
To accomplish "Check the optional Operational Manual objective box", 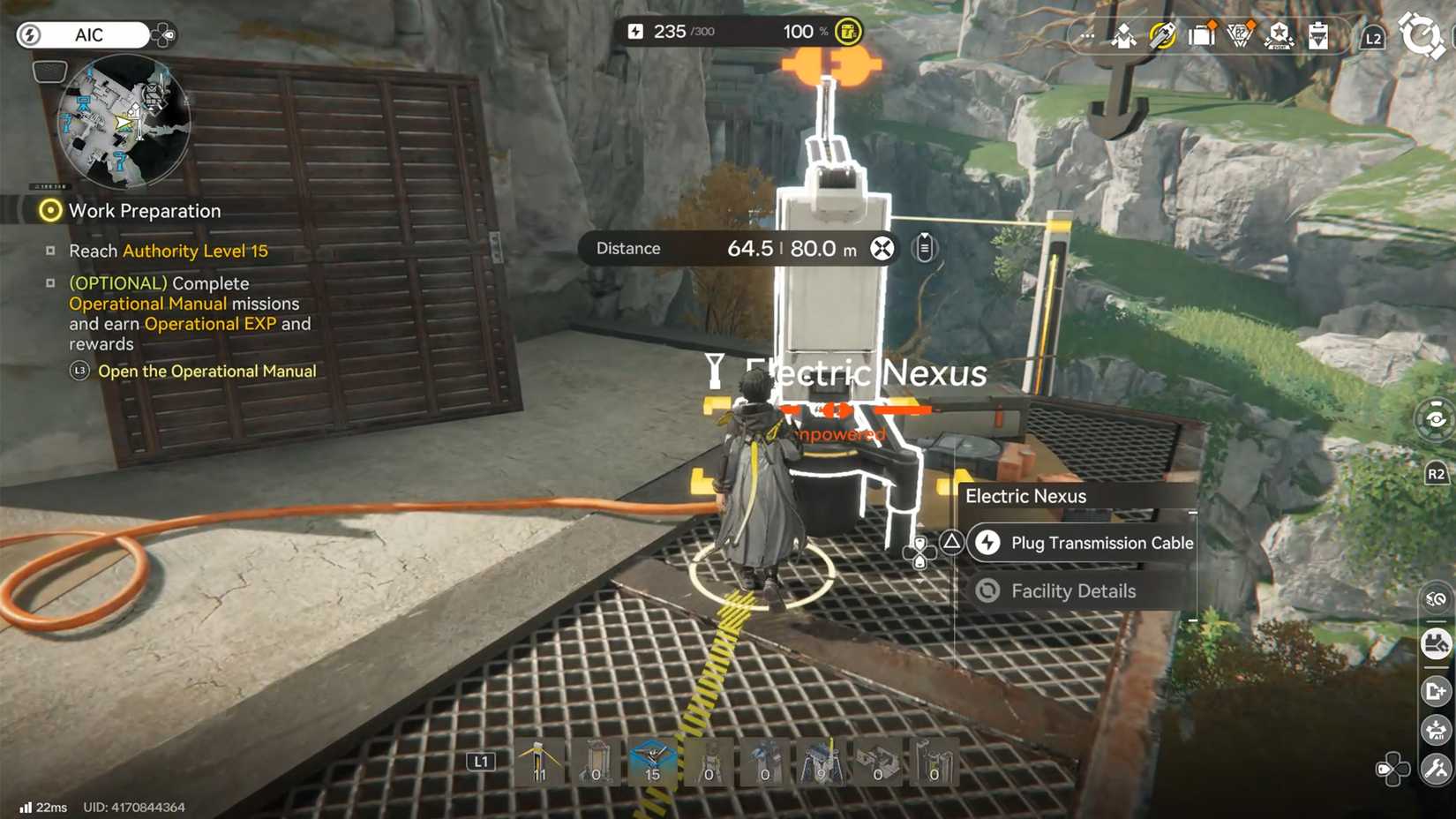I will coord(52,282).
